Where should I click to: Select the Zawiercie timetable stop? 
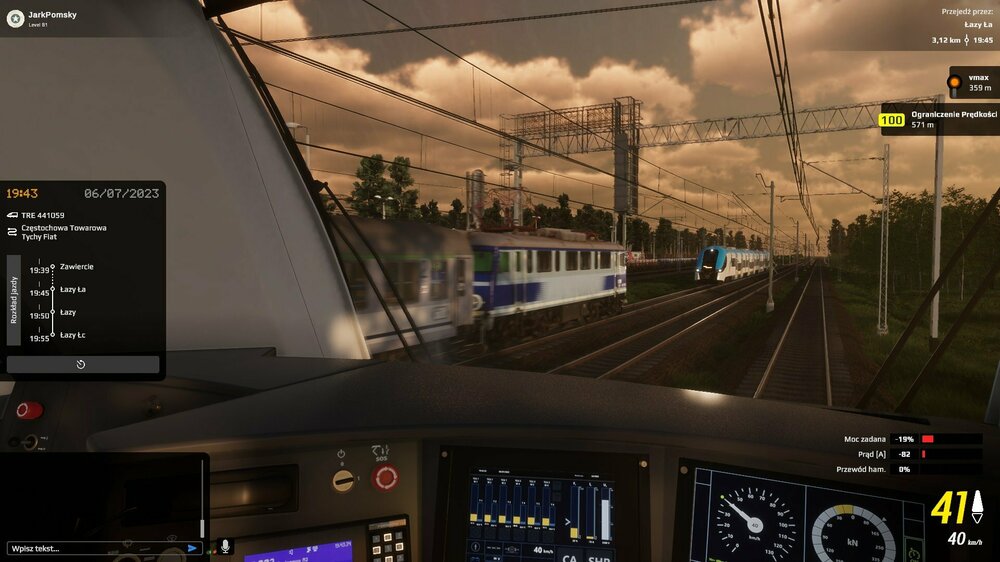[76, 267]
